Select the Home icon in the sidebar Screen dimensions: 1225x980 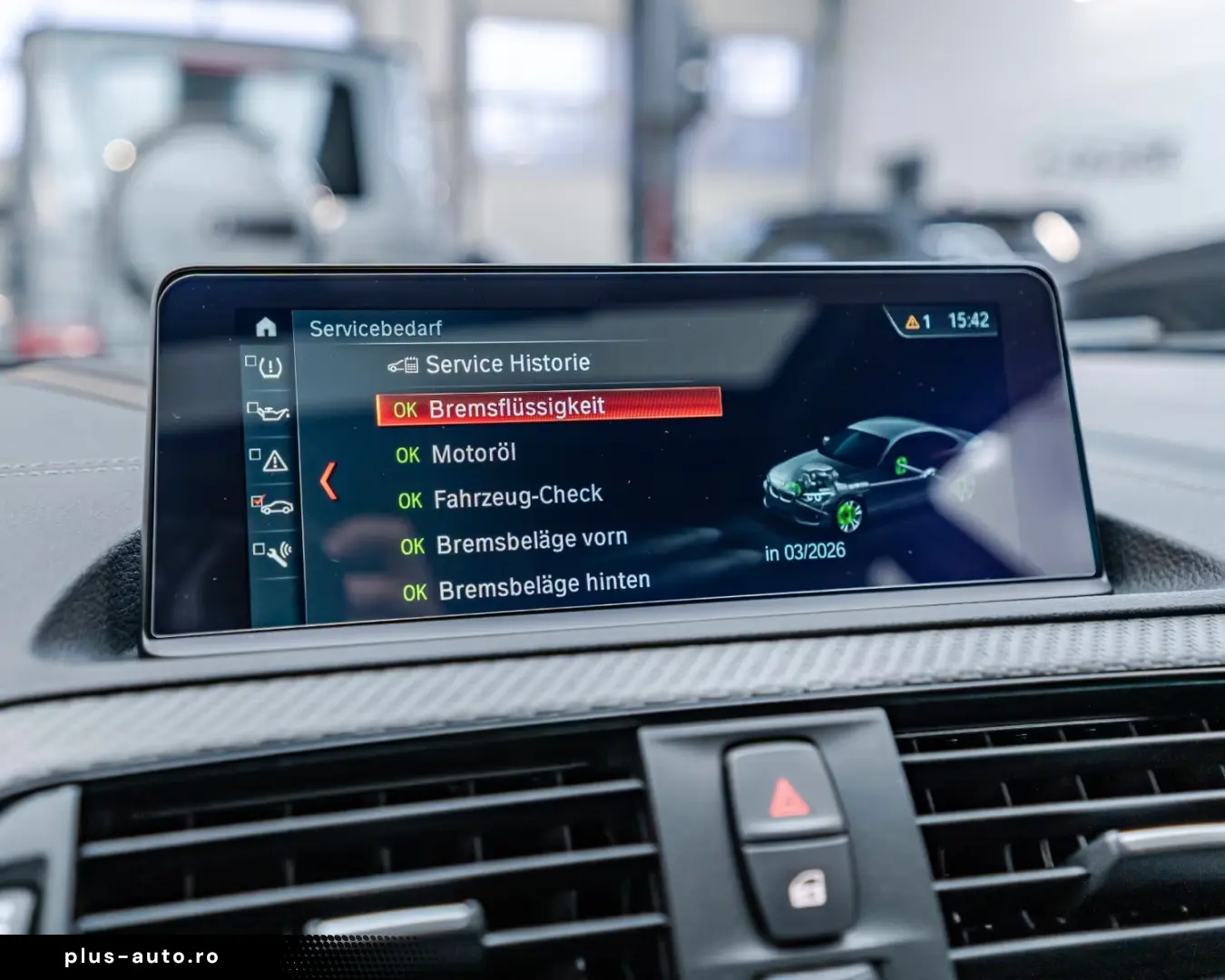pyautogui.click(x=266, y=327)
